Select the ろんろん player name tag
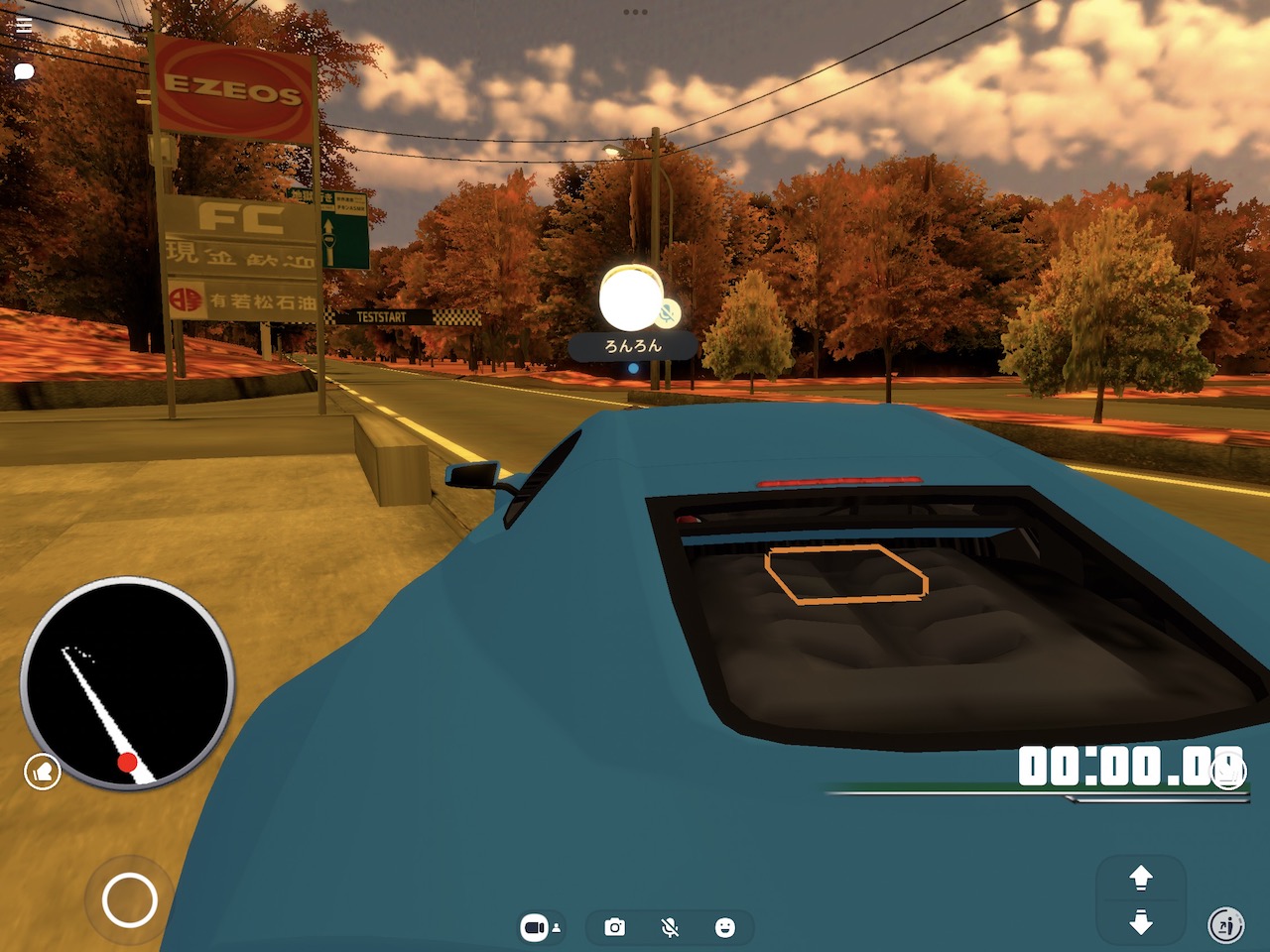The width and height of the screenshot is (1270, 952). 633,346
